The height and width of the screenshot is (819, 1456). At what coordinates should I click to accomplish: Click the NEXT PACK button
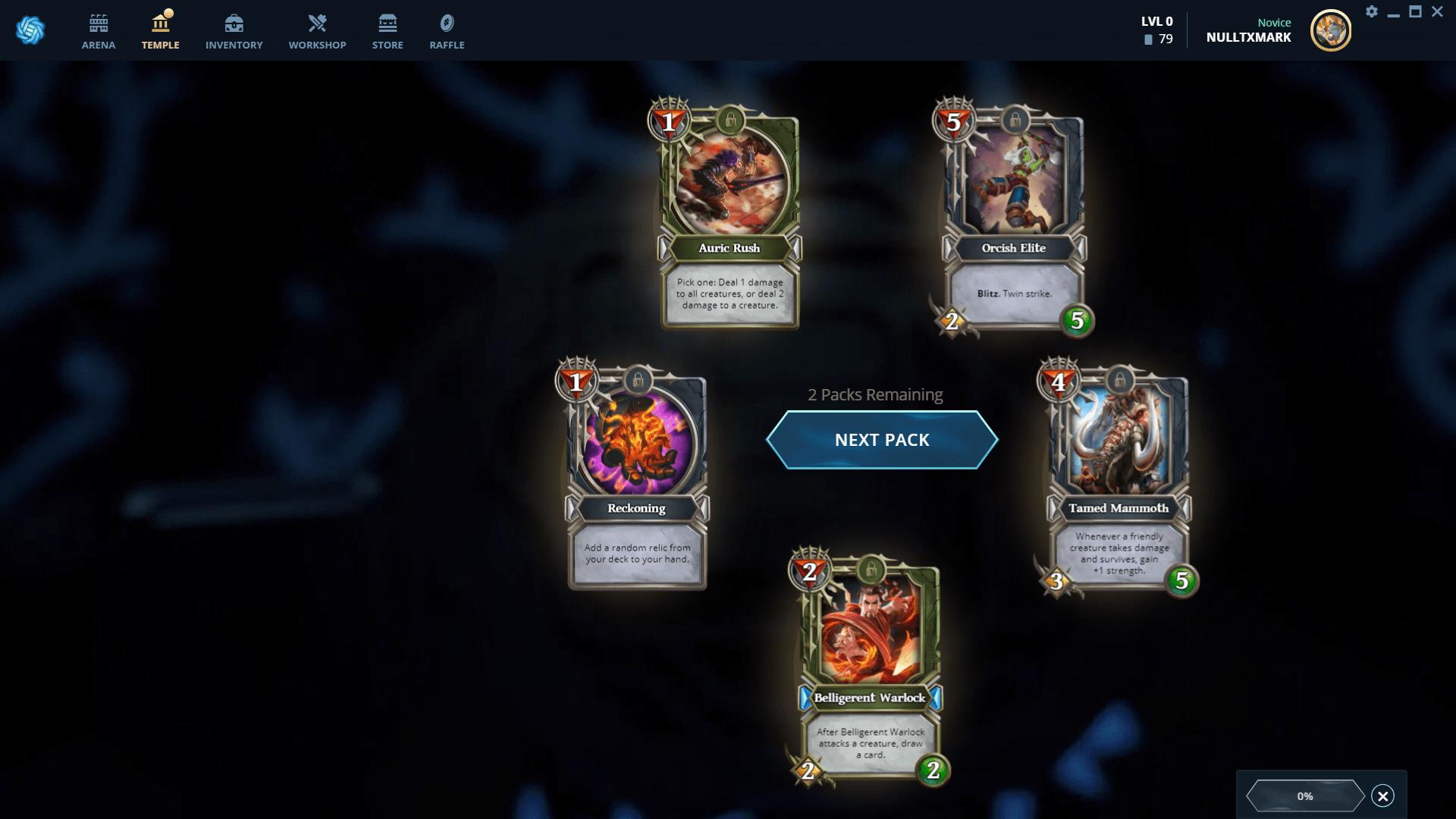click(881, 439)
